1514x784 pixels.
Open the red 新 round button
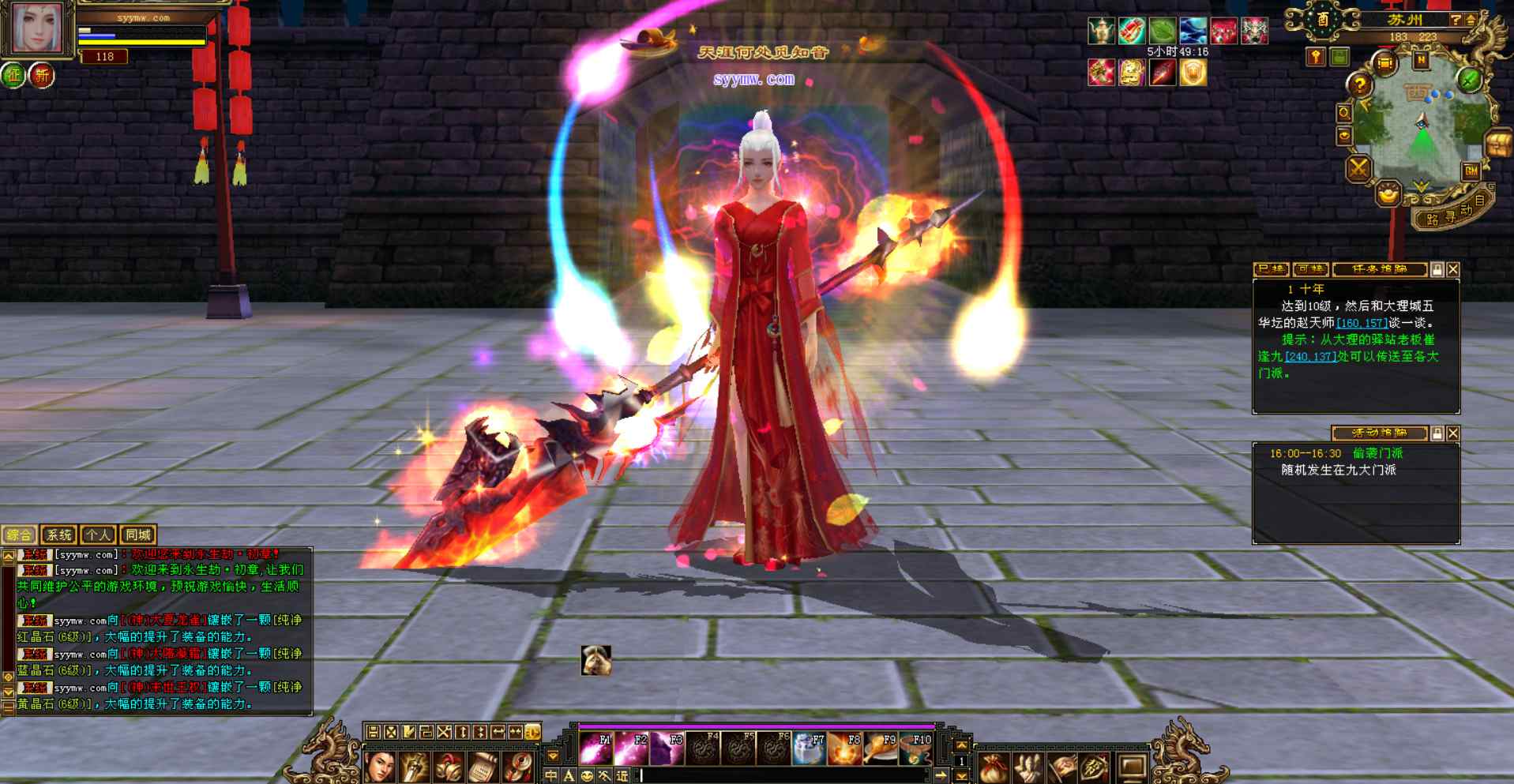click(41, 77)
